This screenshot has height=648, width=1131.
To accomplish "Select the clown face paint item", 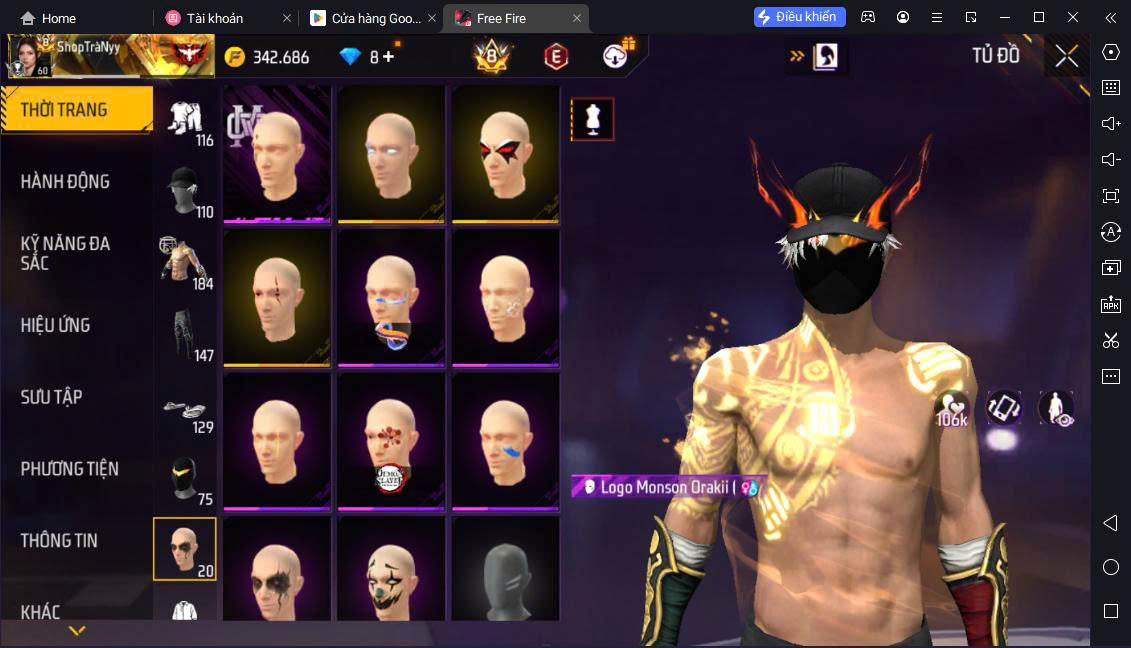I will (x=390, y=570).
